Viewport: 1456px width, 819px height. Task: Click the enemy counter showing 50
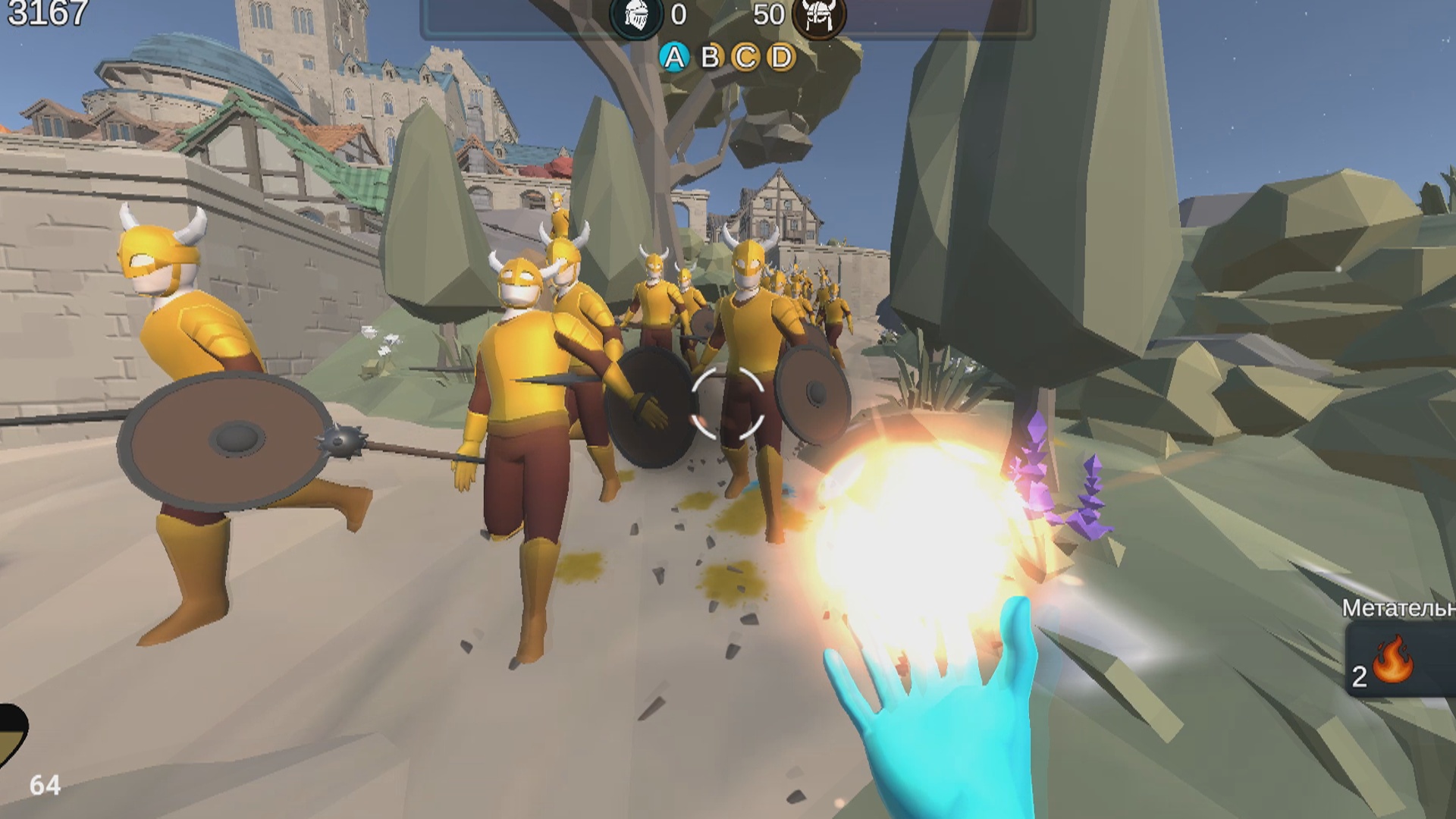click(768, 15)
